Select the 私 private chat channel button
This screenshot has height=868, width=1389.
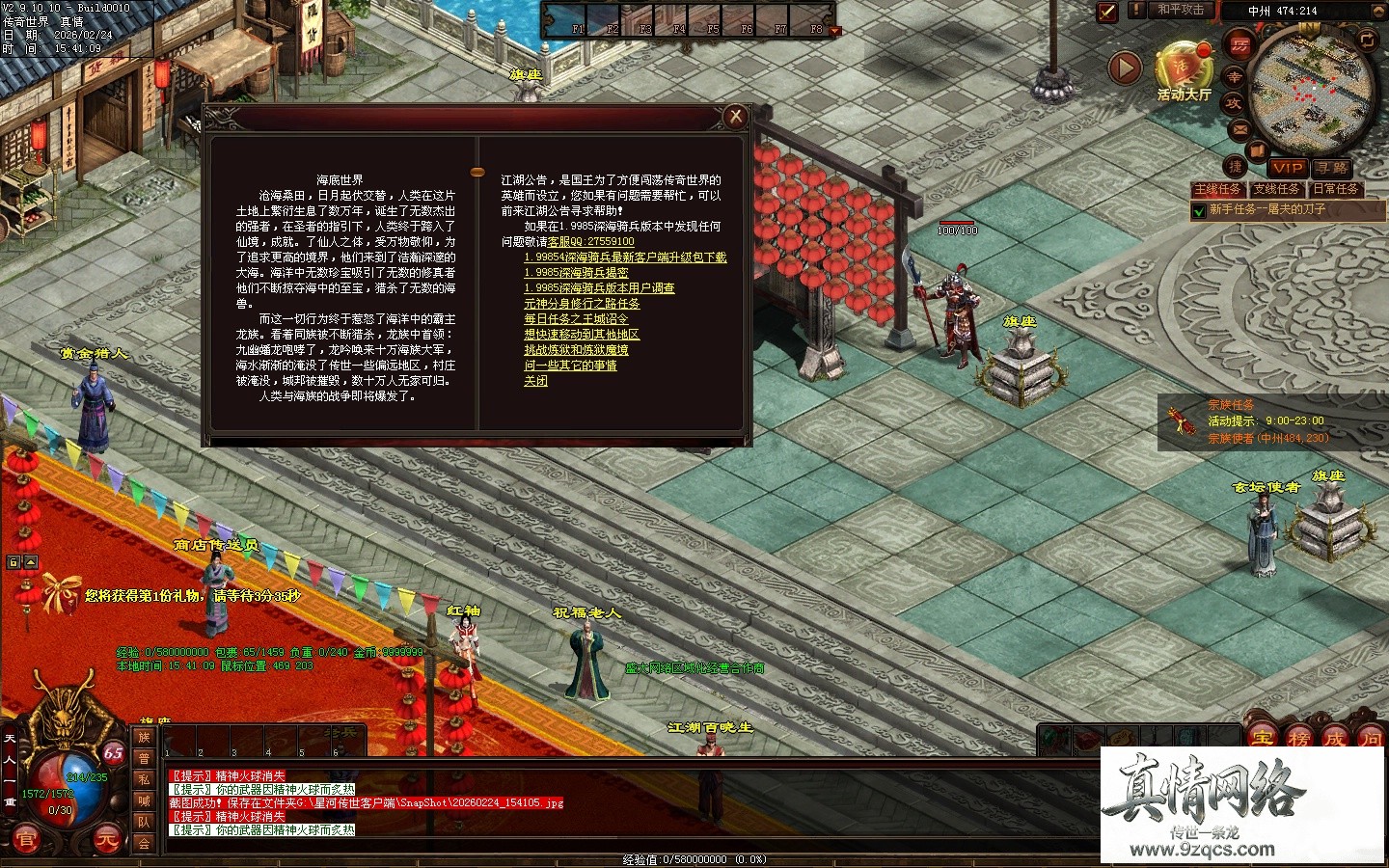[x=144, y=779]
